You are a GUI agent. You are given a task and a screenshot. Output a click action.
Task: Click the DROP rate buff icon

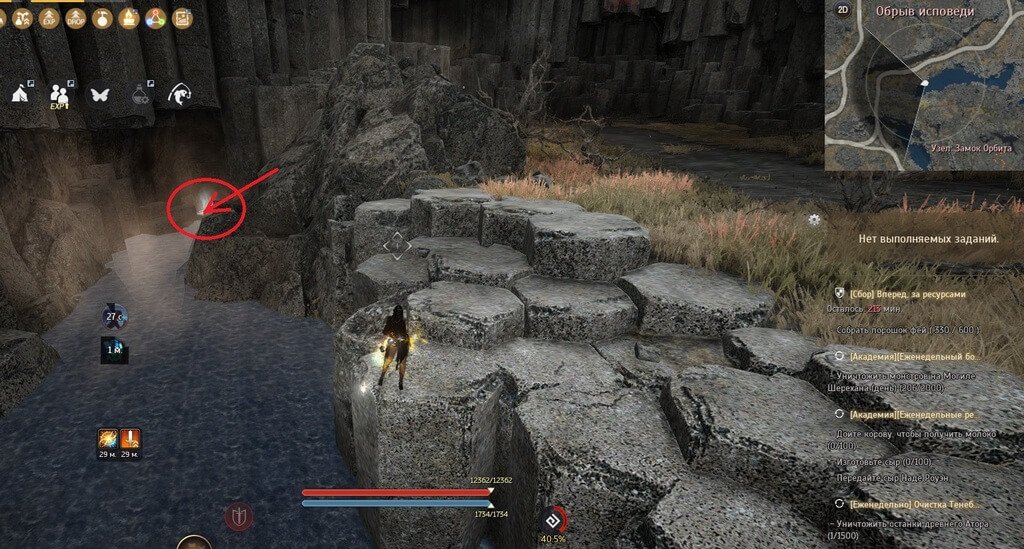tap(74, 17)
